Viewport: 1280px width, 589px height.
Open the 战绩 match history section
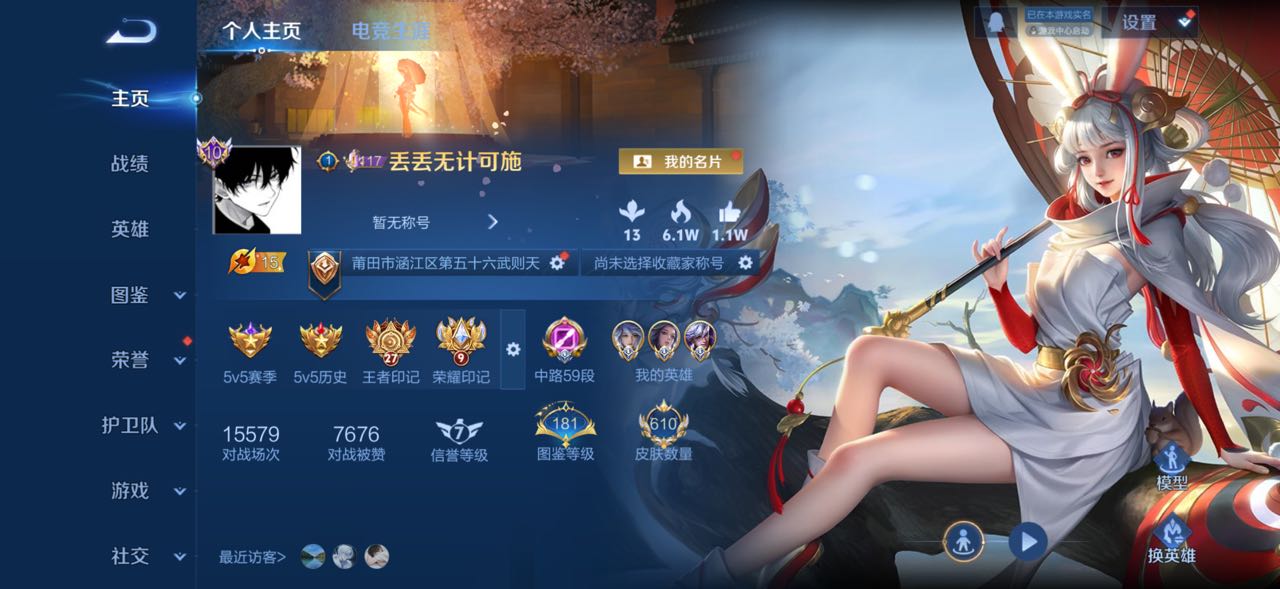[129, 164]
